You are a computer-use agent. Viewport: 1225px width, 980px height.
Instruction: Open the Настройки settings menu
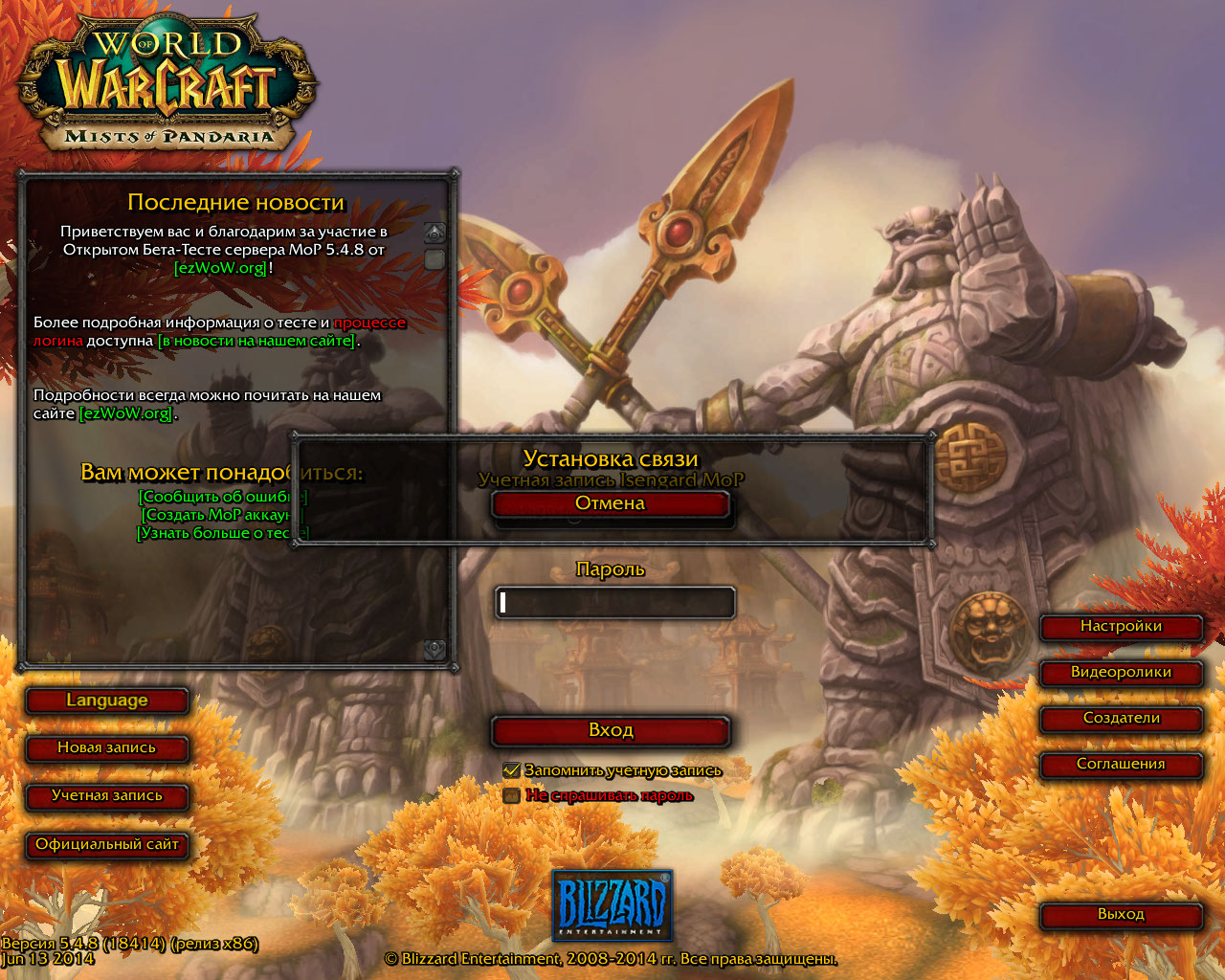[1121, 627]
